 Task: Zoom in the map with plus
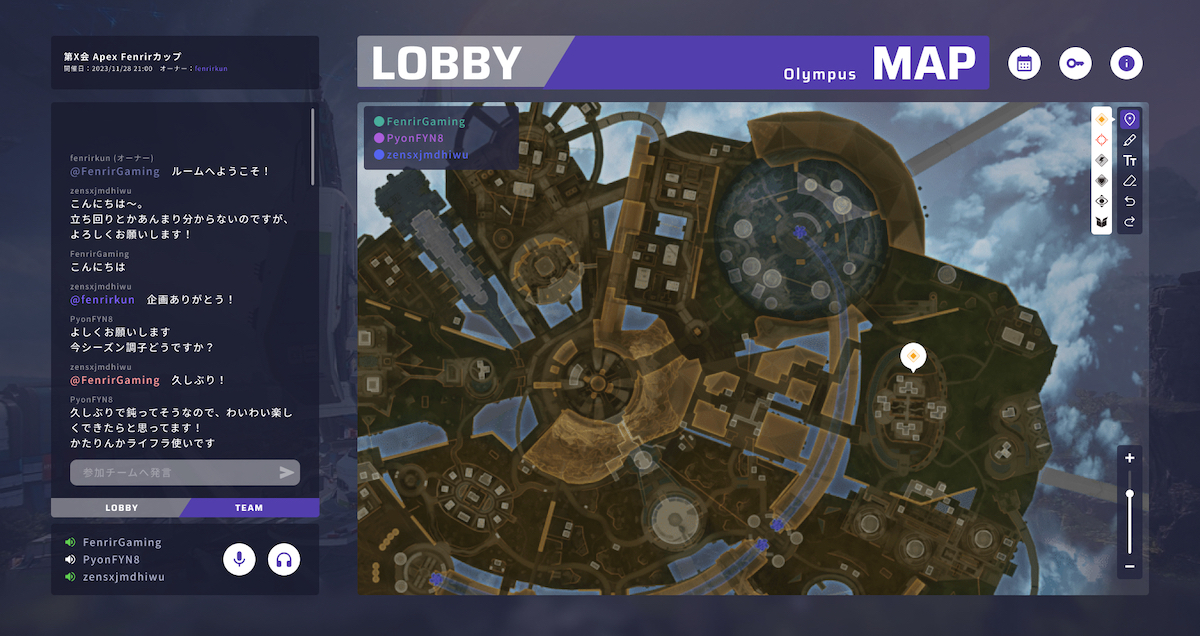pos(1130,458)
